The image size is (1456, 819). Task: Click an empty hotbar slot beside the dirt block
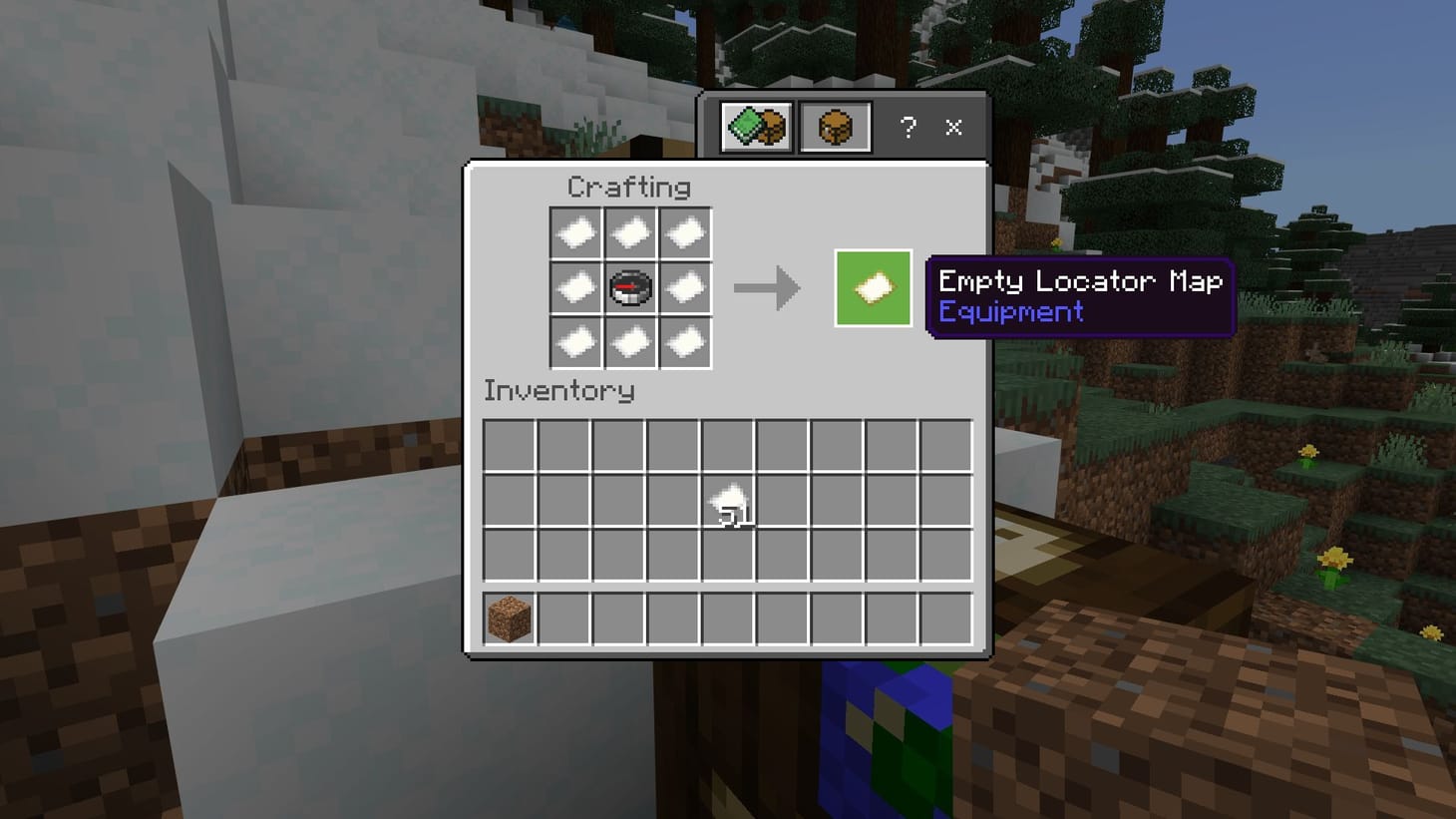pos(563,616)
